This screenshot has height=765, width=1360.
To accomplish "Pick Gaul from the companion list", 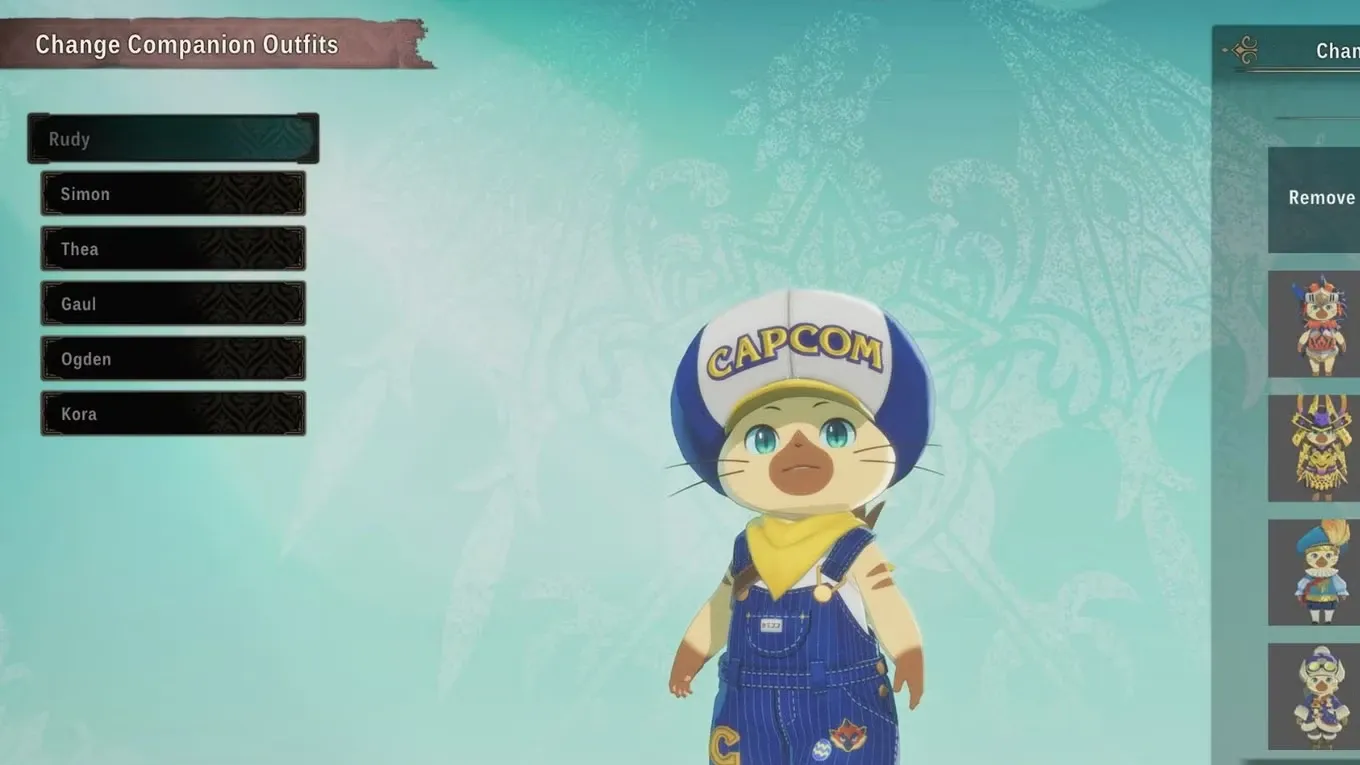I will point(173,304).
